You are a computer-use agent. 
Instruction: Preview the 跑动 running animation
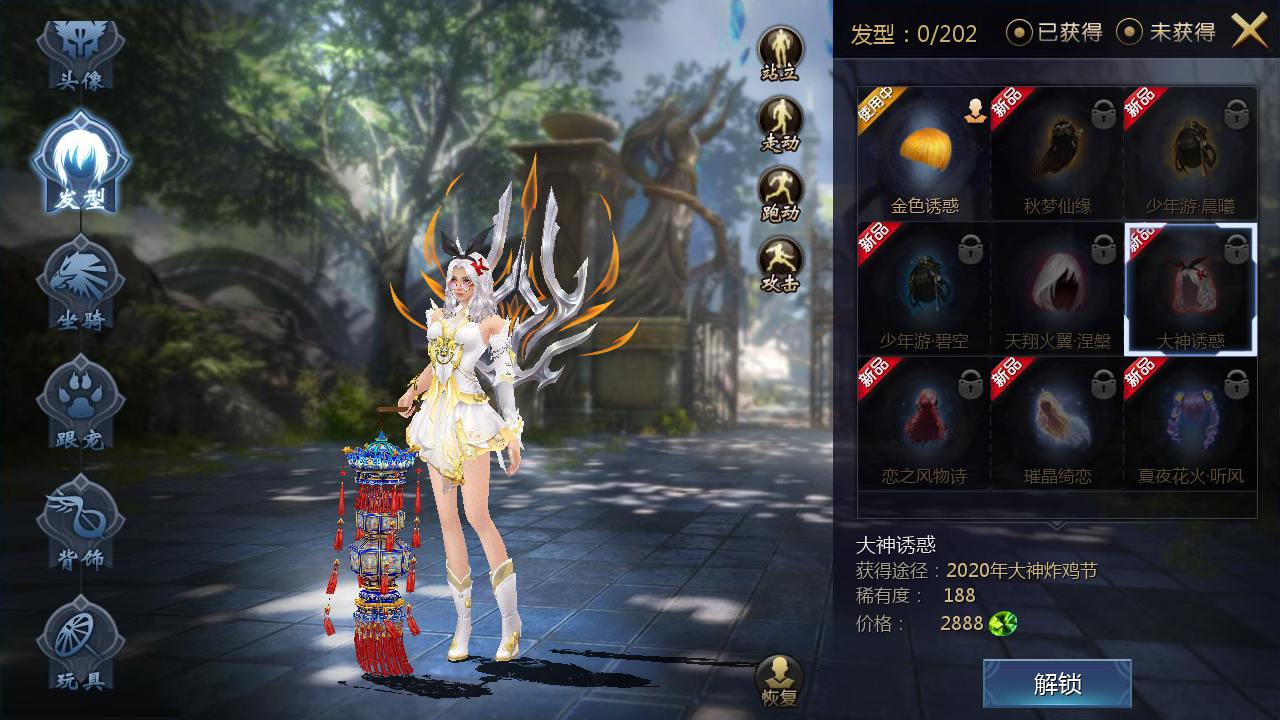pos(780,192)
